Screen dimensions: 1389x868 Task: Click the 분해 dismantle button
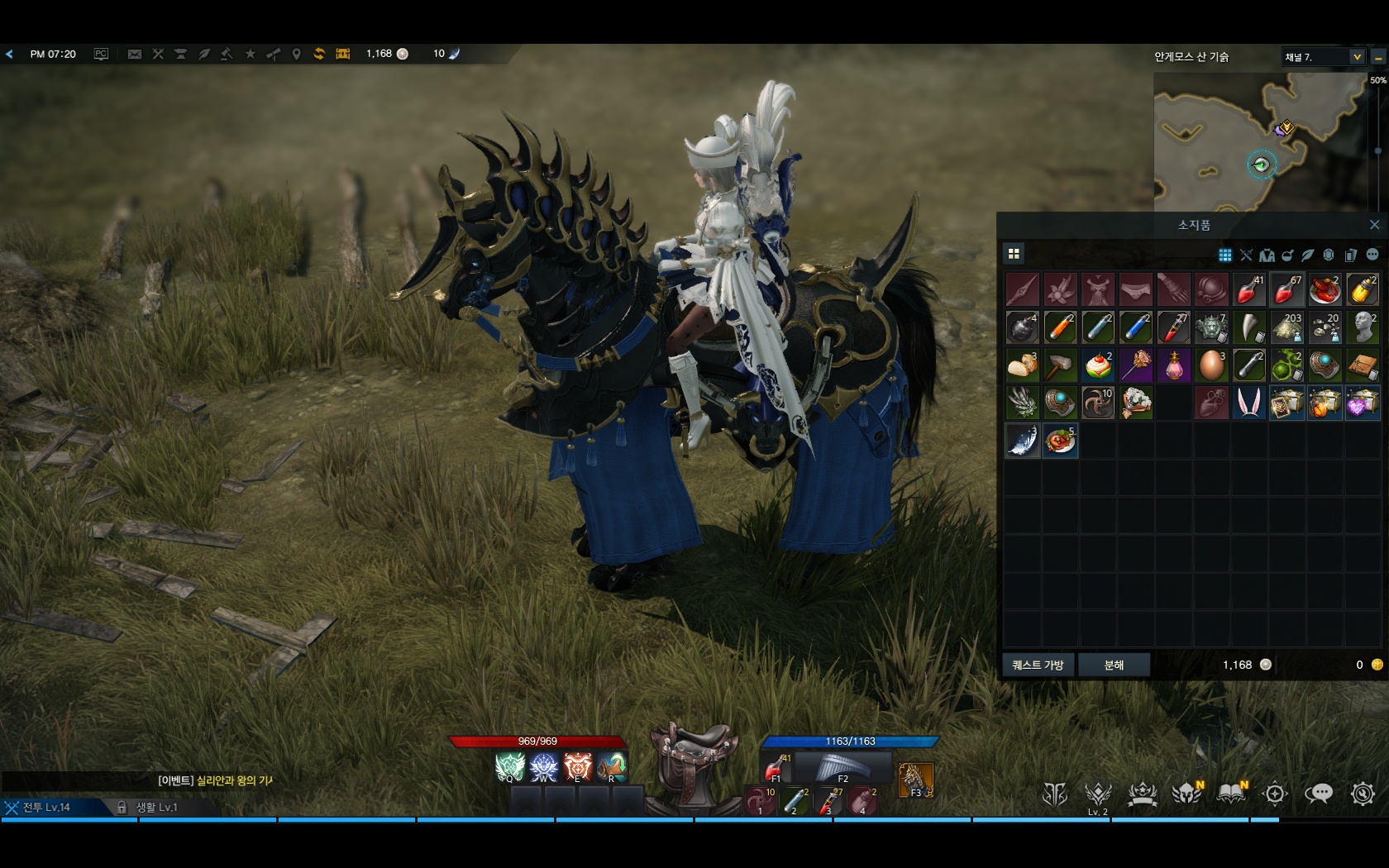(x=1114, y=665)
